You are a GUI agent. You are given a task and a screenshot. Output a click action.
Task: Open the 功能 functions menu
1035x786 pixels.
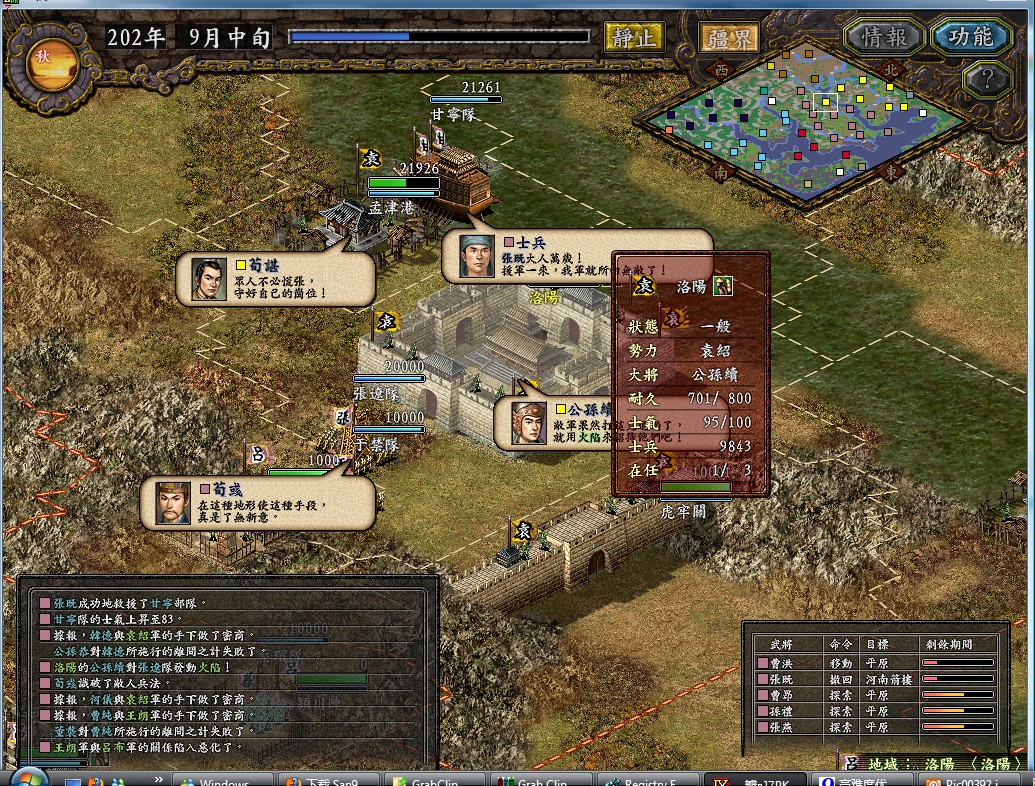tap(971, 36)
